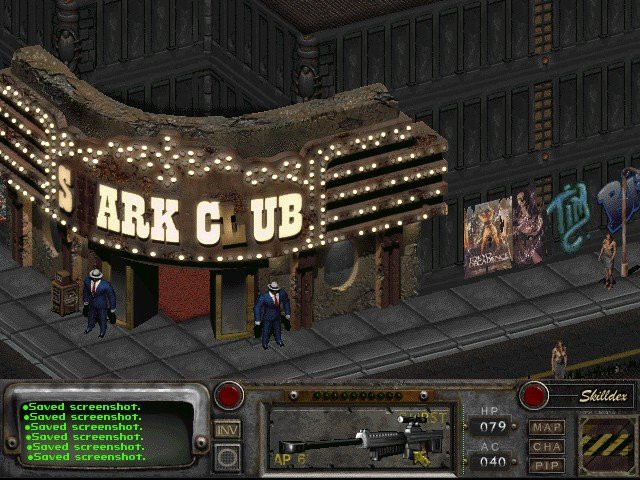Viewport: 640px width, 480px height.
Task: Open the MAP screen
Action: click(x=547, y=427)
